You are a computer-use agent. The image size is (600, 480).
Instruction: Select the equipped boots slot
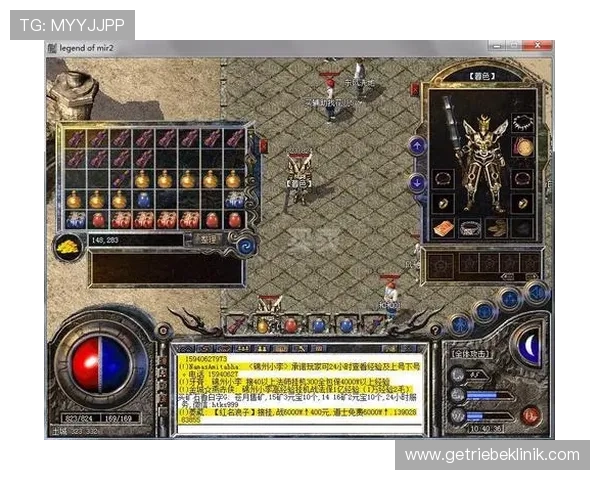(497, 229)
